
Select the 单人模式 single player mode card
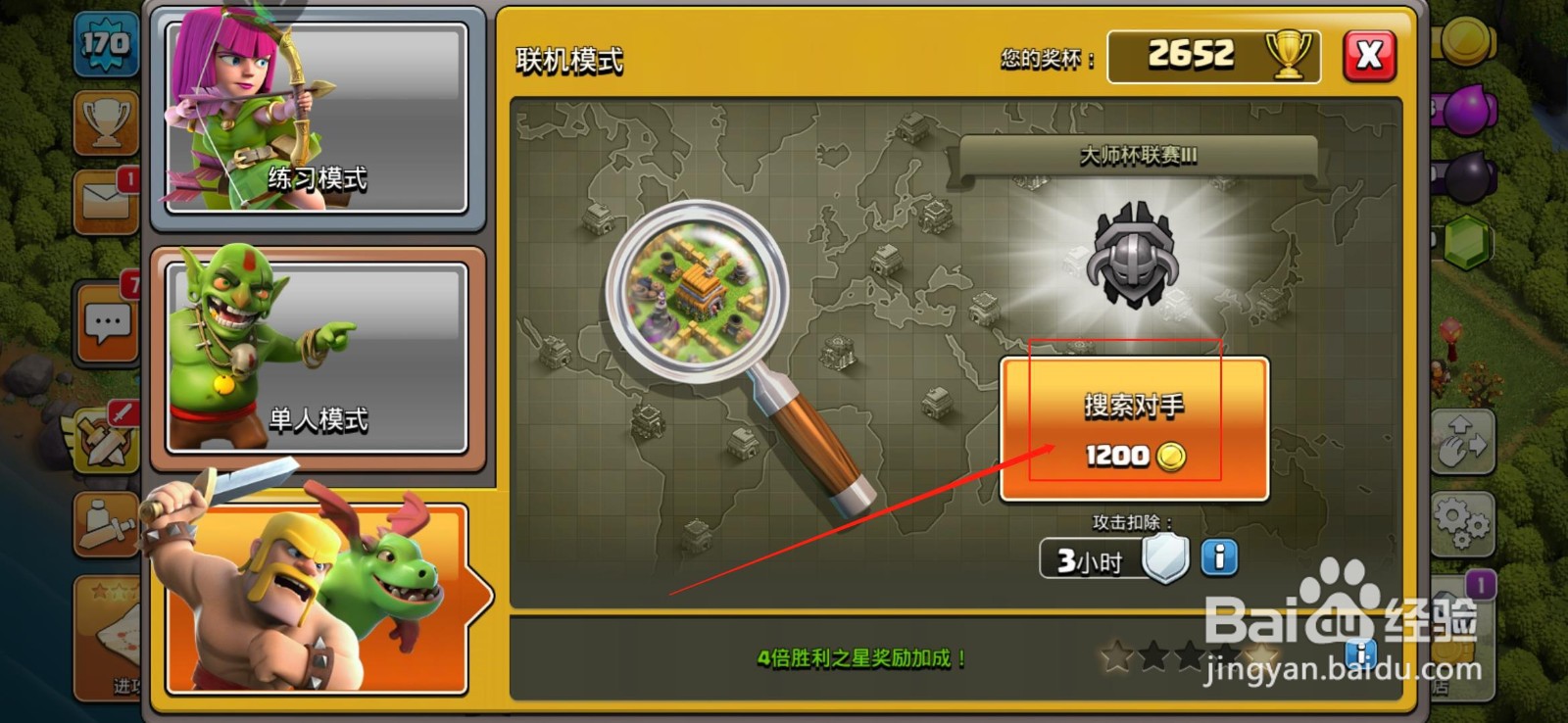pos(318,353)
